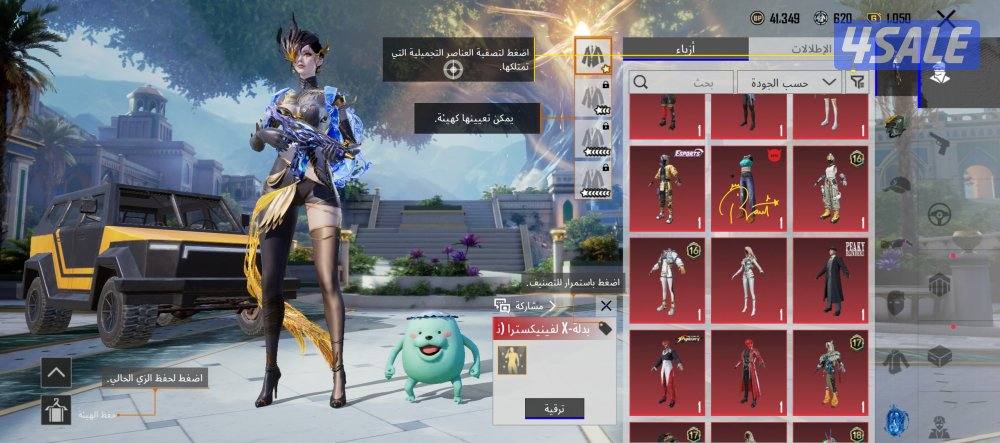This screenshot has width=1000, height=443.
Task: Close the inventory screen with the X
Action: [x=946, y=18]
